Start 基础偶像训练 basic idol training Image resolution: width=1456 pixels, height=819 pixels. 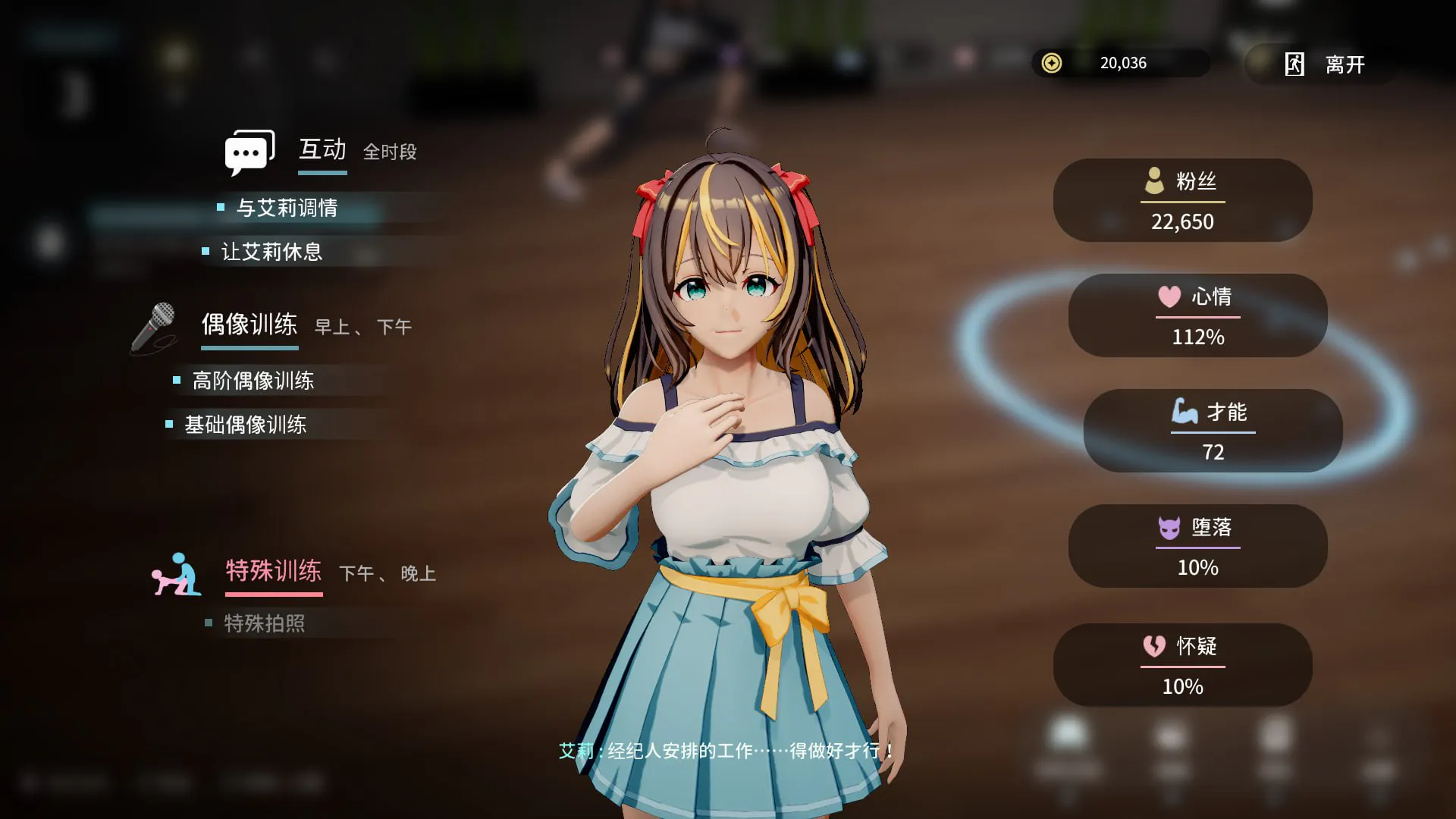coord(245,425)
